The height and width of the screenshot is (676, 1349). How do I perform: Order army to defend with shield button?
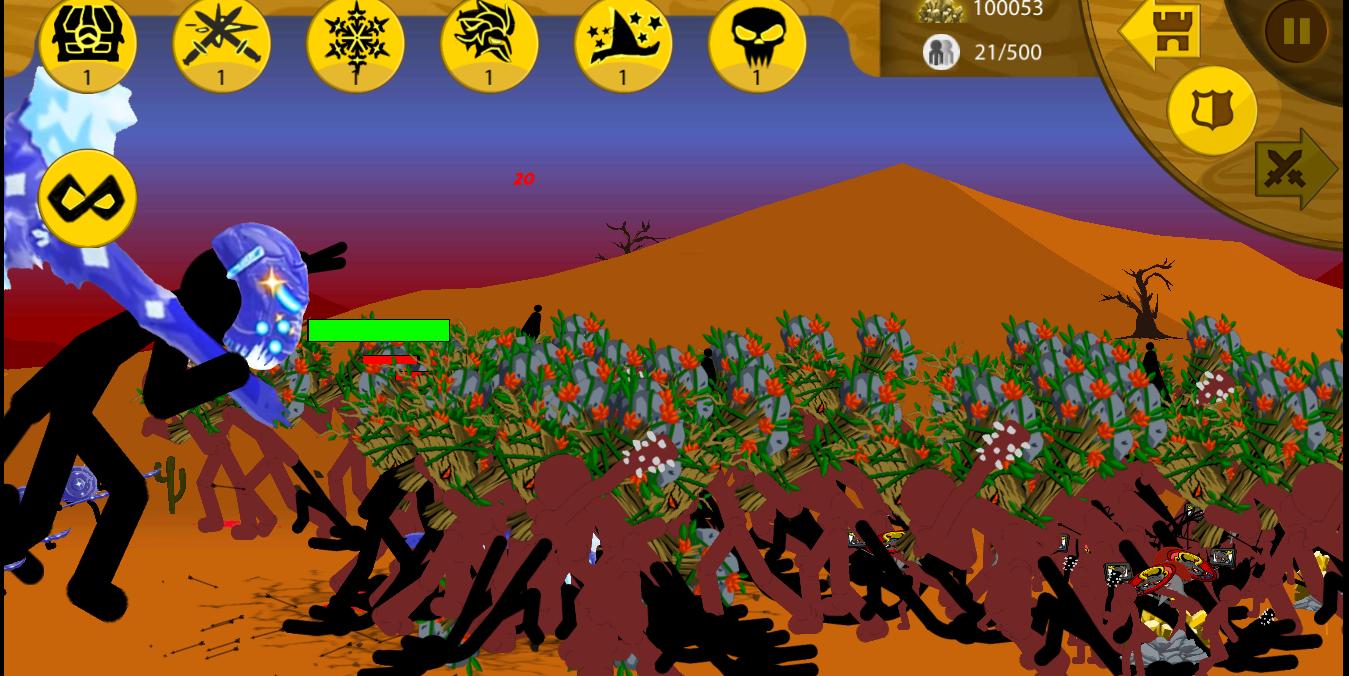1212,110
